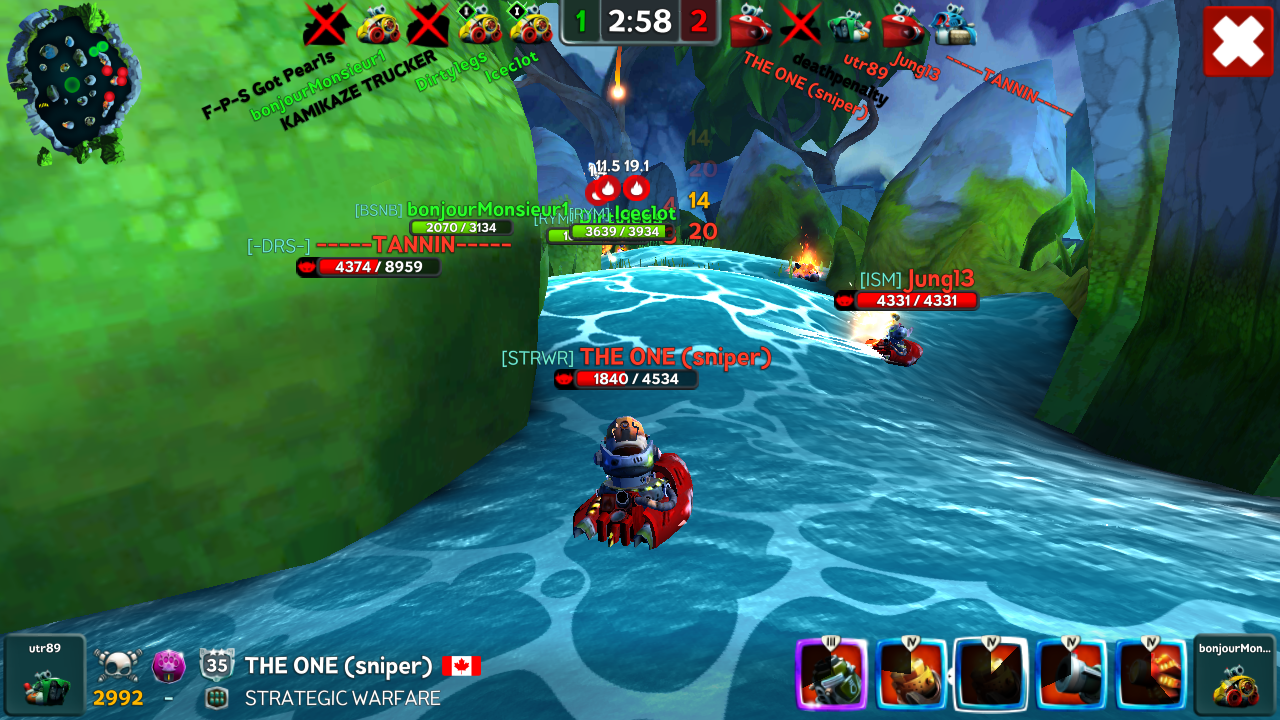
Task: Click the Canadian flag beside the player name
Action: point(461,666)
